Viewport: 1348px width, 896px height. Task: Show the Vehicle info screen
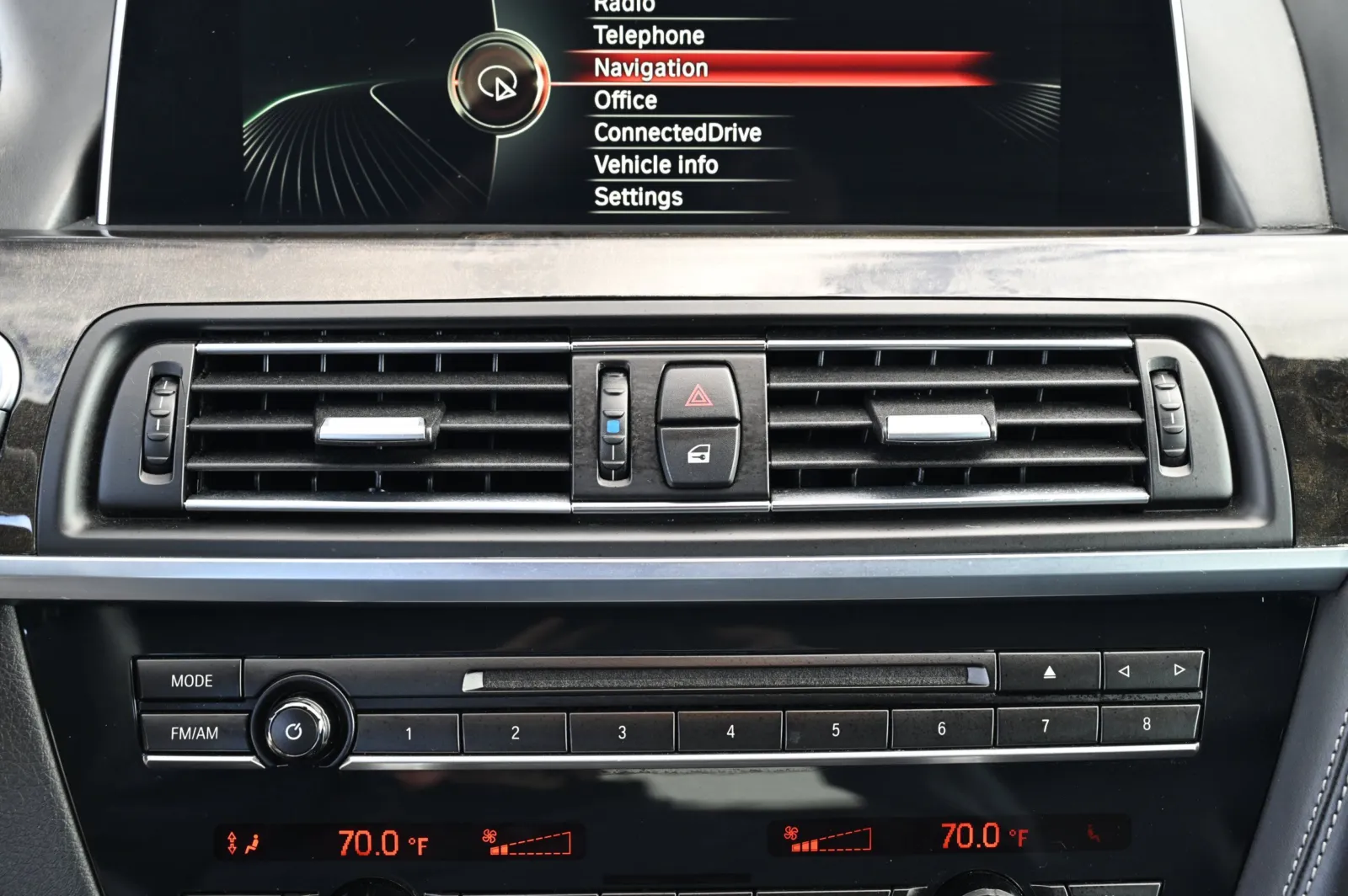click(x=655, y=164)
